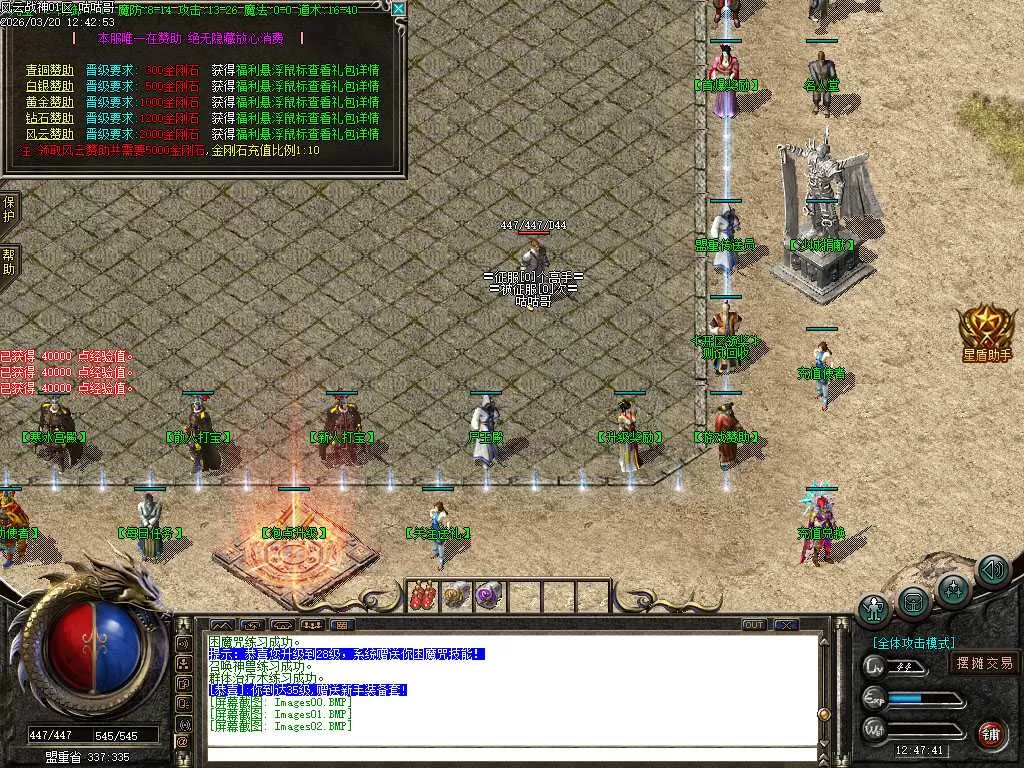Toggle the sound speaker button
This screenshot has height=768, width=1024.
(992, 570)
